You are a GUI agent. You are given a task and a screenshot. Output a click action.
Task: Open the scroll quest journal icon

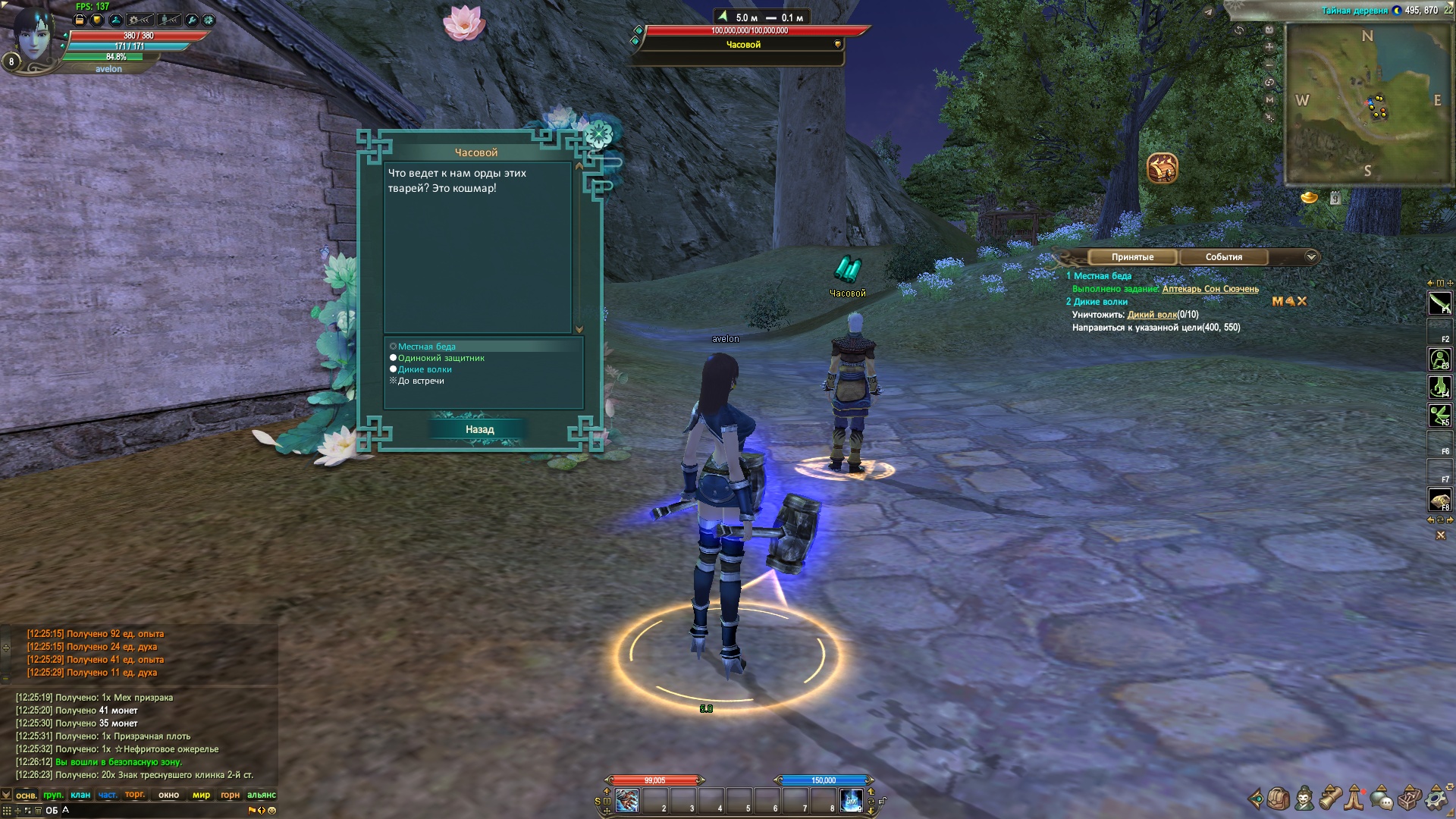[x=1330, y=799]
